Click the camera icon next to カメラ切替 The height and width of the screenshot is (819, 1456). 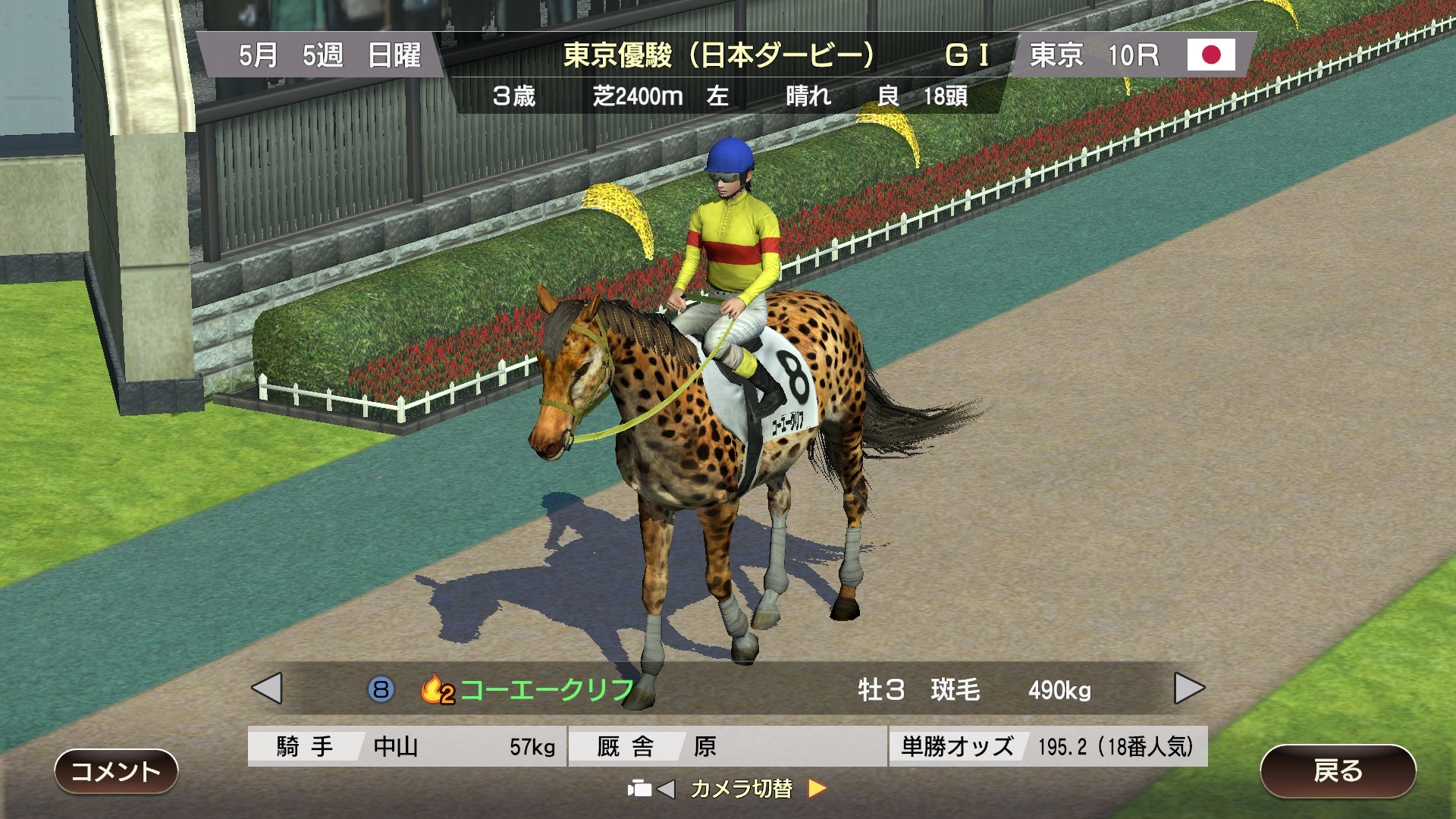(x=641, y=789)
